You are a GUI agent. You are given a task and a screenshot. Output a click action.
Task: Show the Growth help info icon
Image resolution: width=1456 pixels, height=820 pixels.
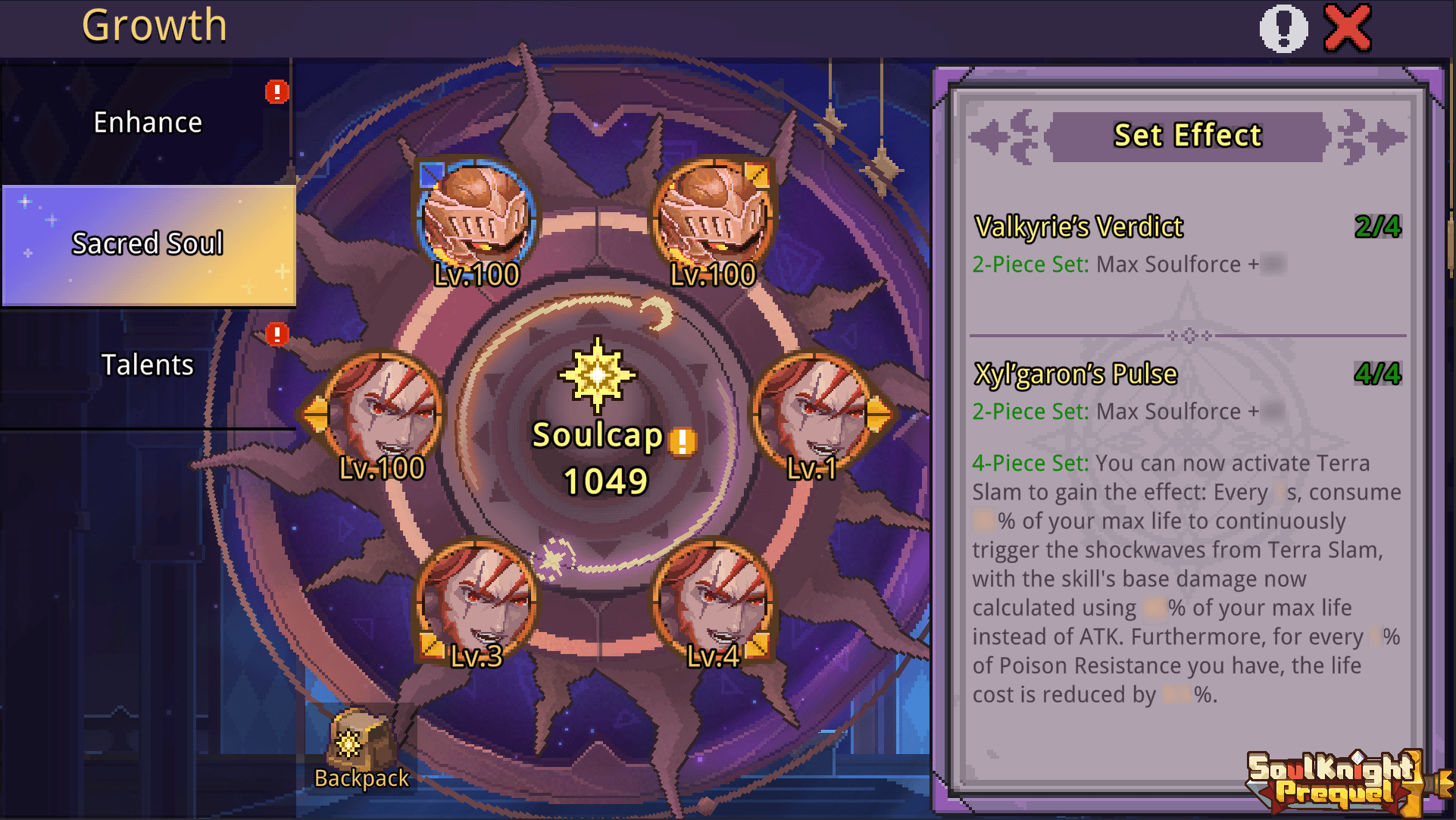click(x=1283, y=29)
